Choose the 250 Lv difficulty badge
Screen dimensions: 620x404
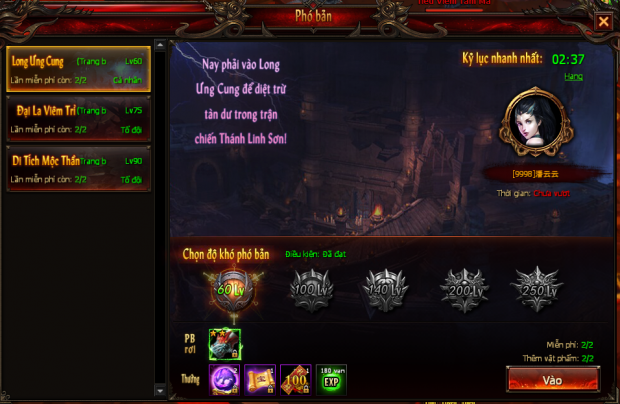(x=537, y=290)
